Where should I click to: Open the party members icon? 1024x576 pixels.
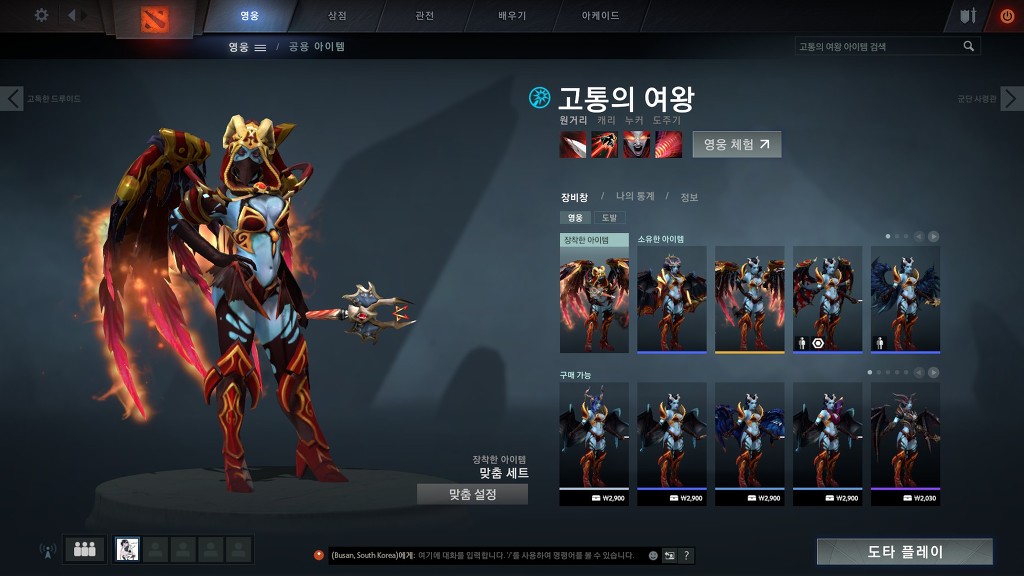point(85,549)
